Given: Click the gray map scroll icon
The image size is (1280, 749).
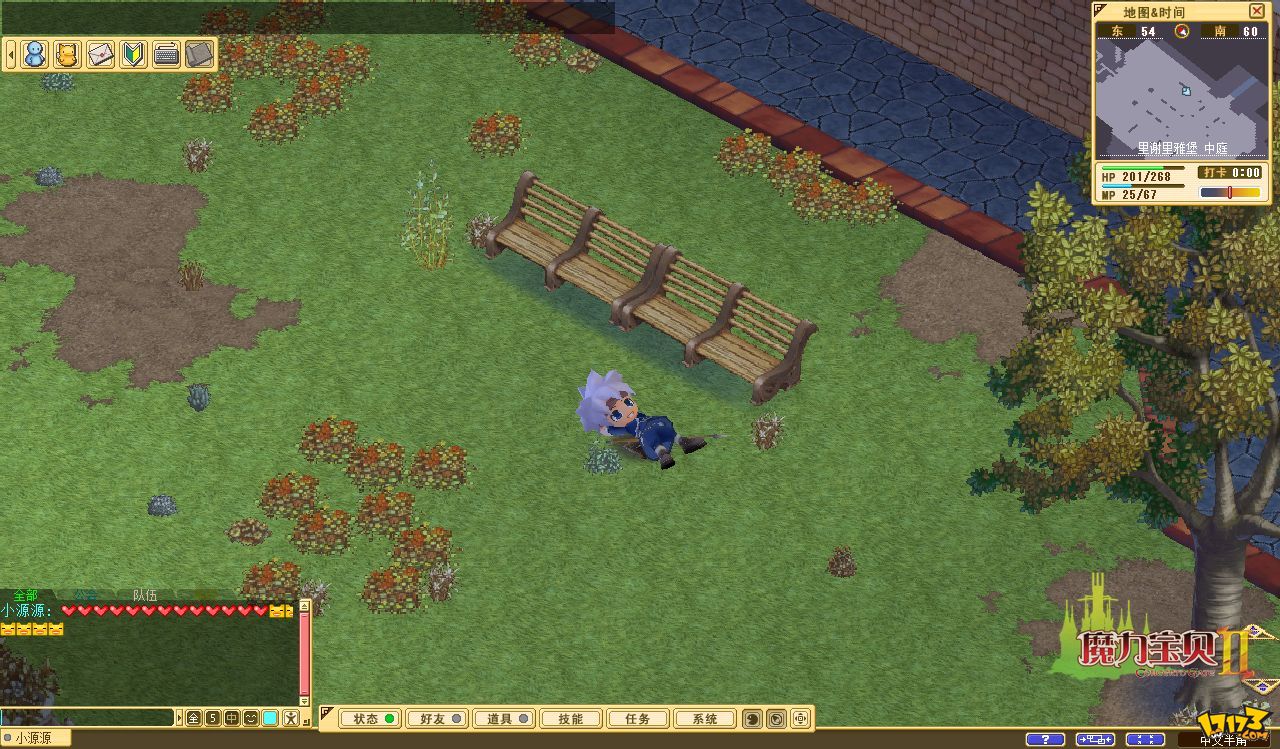Looking at the screenshot, I should click(199, 54).
